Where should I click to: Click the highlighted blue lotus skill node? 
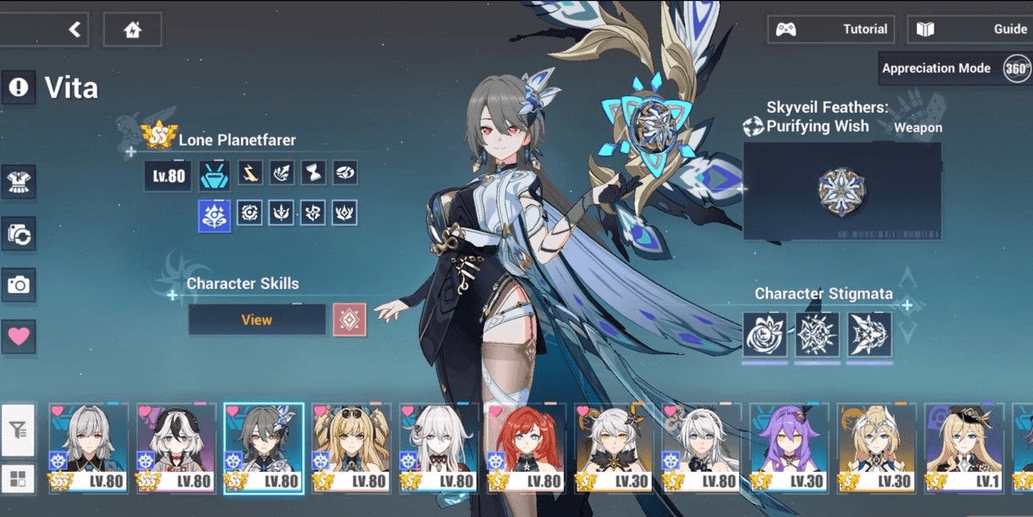tap(214, 214)
